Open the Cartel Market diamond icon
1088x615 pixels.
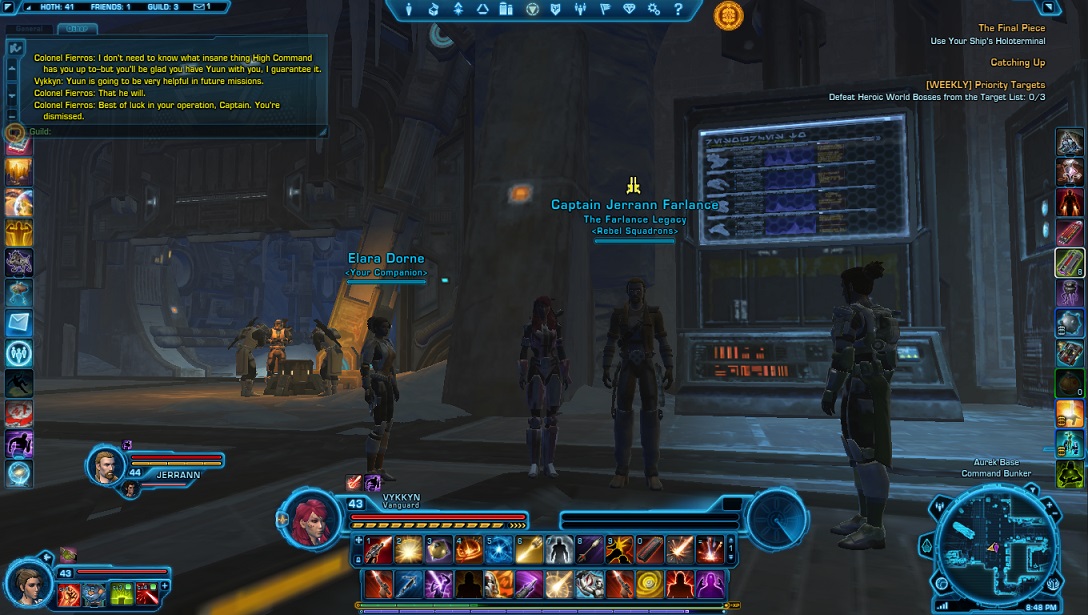[629, 9]
